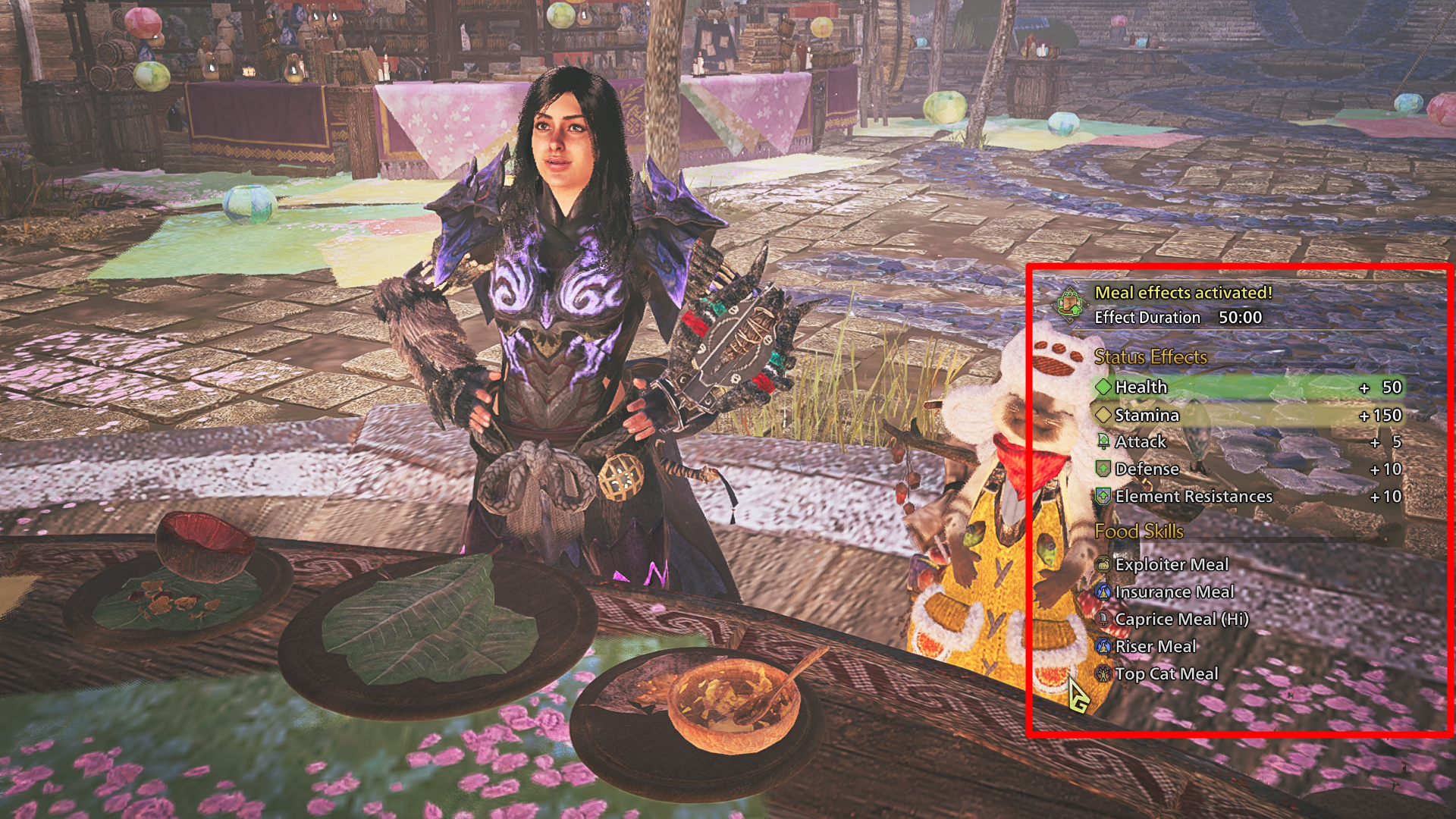
Task: Select the Exploiter Meal food skill
Action: click(x=1171, y=564)
